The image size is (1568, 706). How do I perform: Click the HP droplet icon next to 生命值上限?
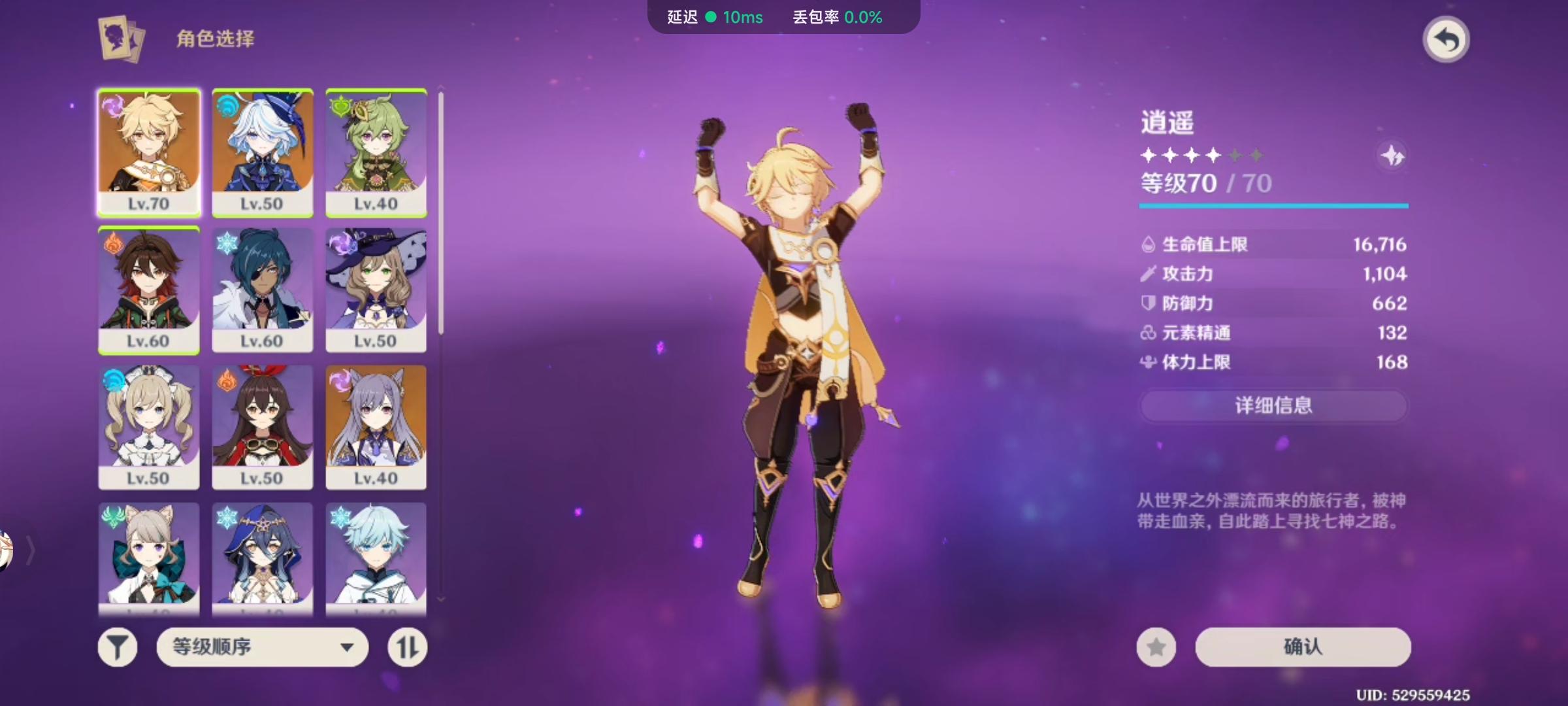point(1150,244)
